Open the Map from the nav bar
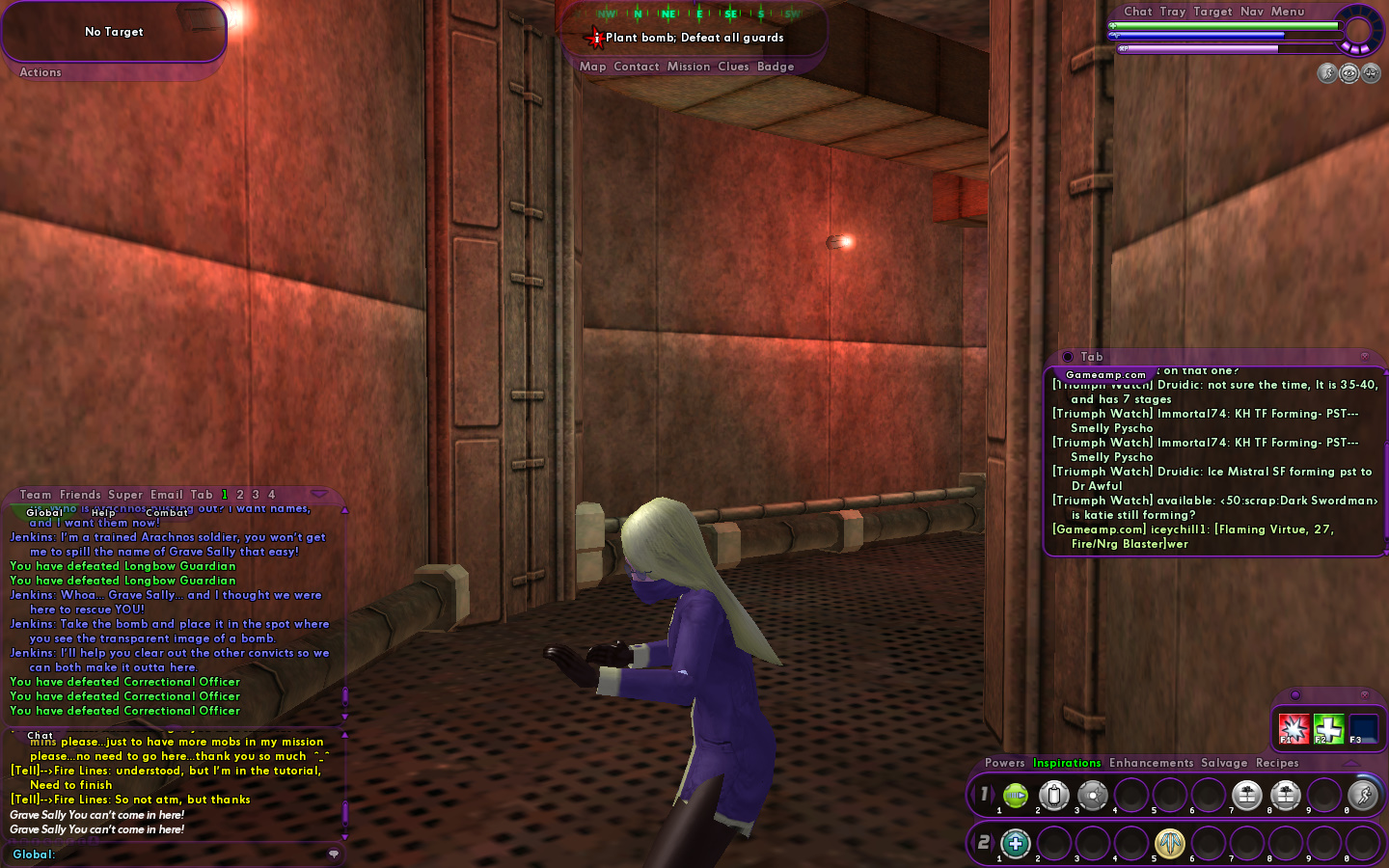The image size is (1389, 868). tap(592, 67)
